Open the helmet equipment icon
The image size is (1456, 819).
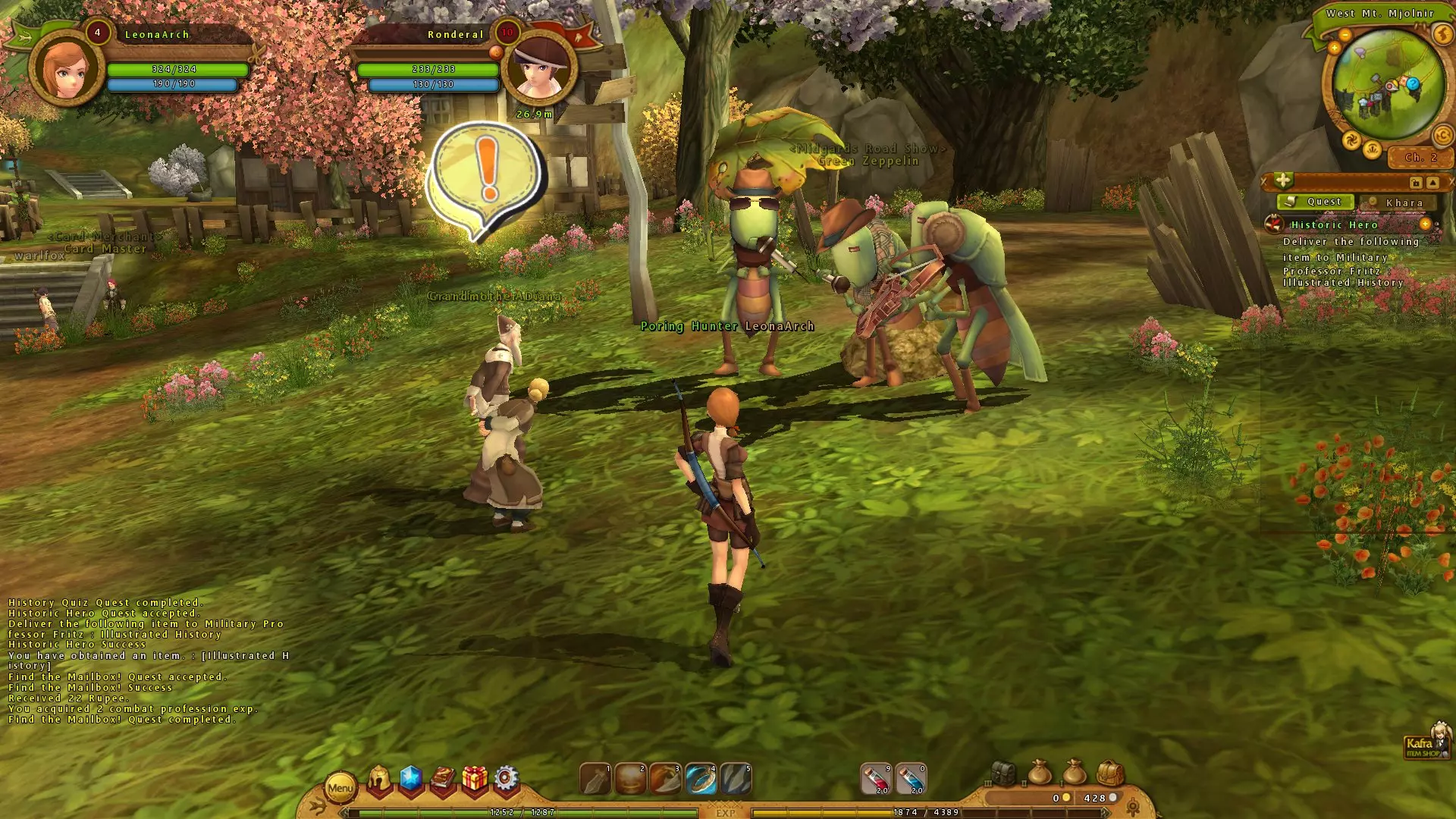(x=379, y=779)
